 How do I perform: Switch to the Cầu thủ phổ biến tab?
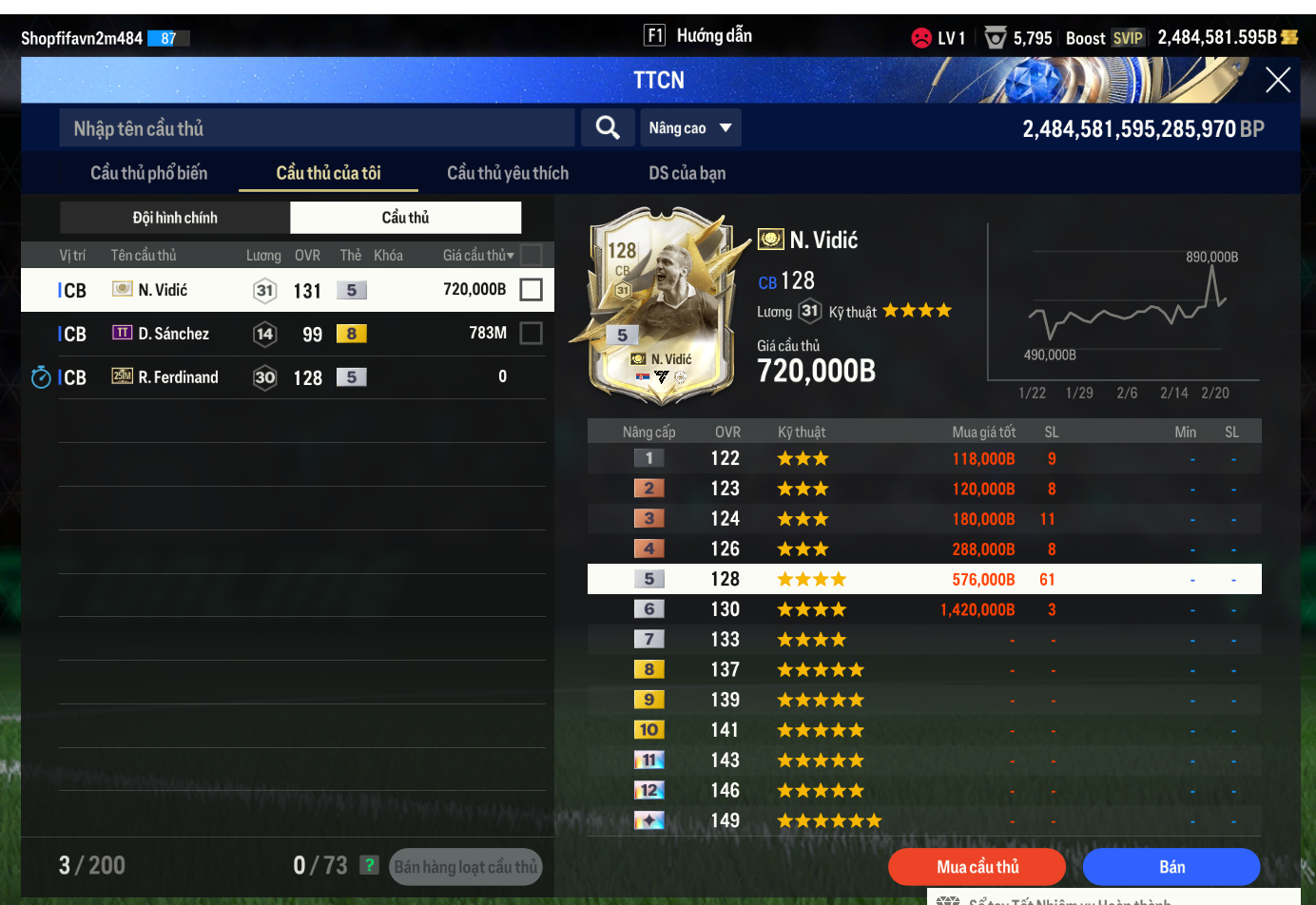pos(149,173)
